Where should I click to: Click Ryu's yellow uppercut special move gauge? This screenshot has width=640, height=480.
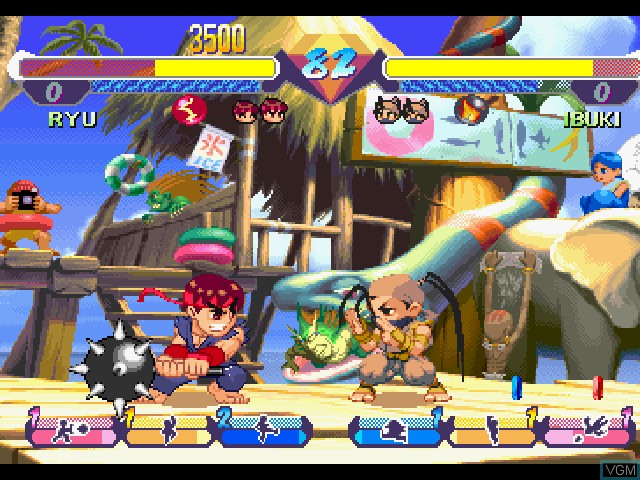(x=166, y=430)
